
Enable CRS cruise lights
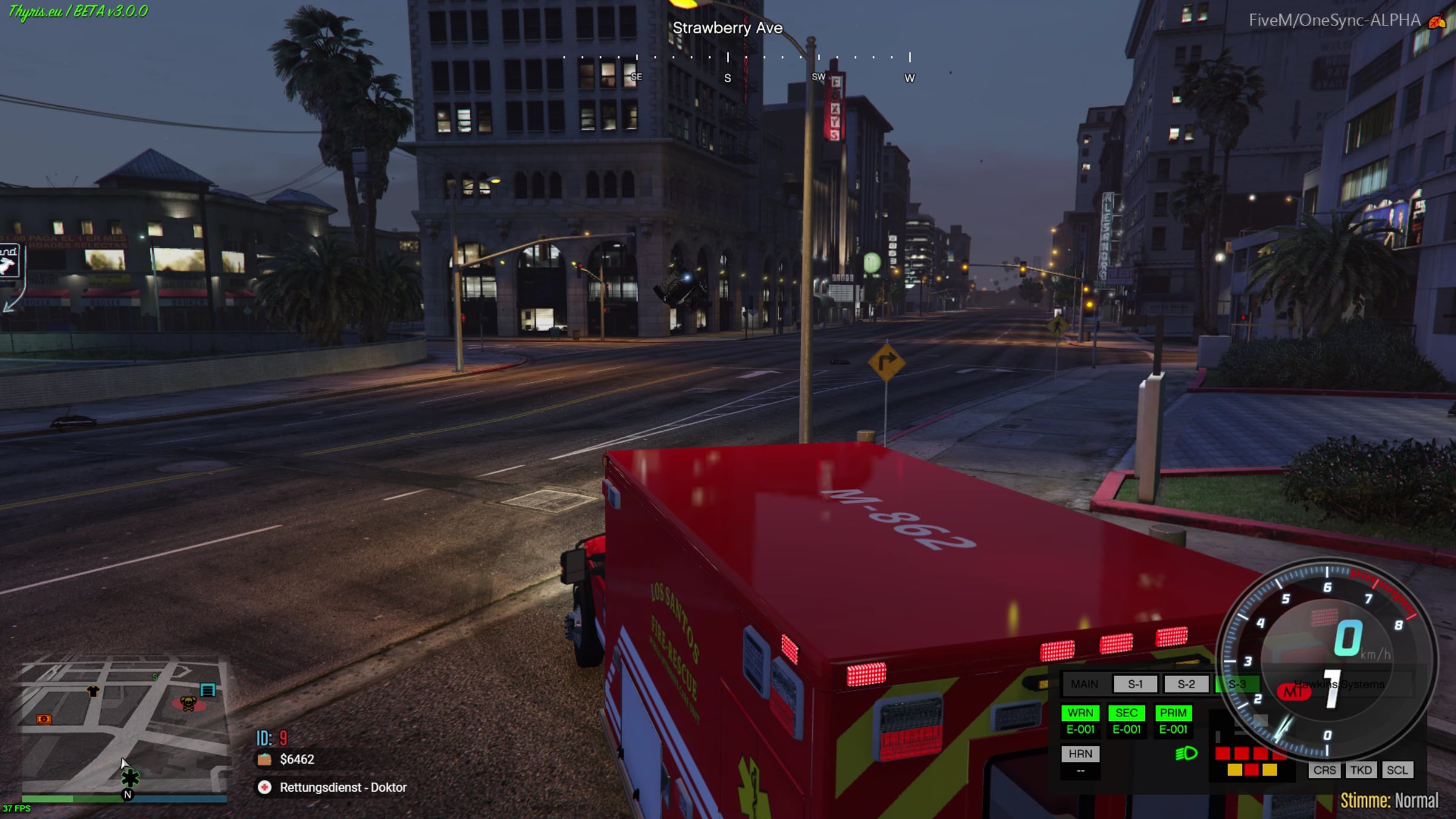point(1324,770)
